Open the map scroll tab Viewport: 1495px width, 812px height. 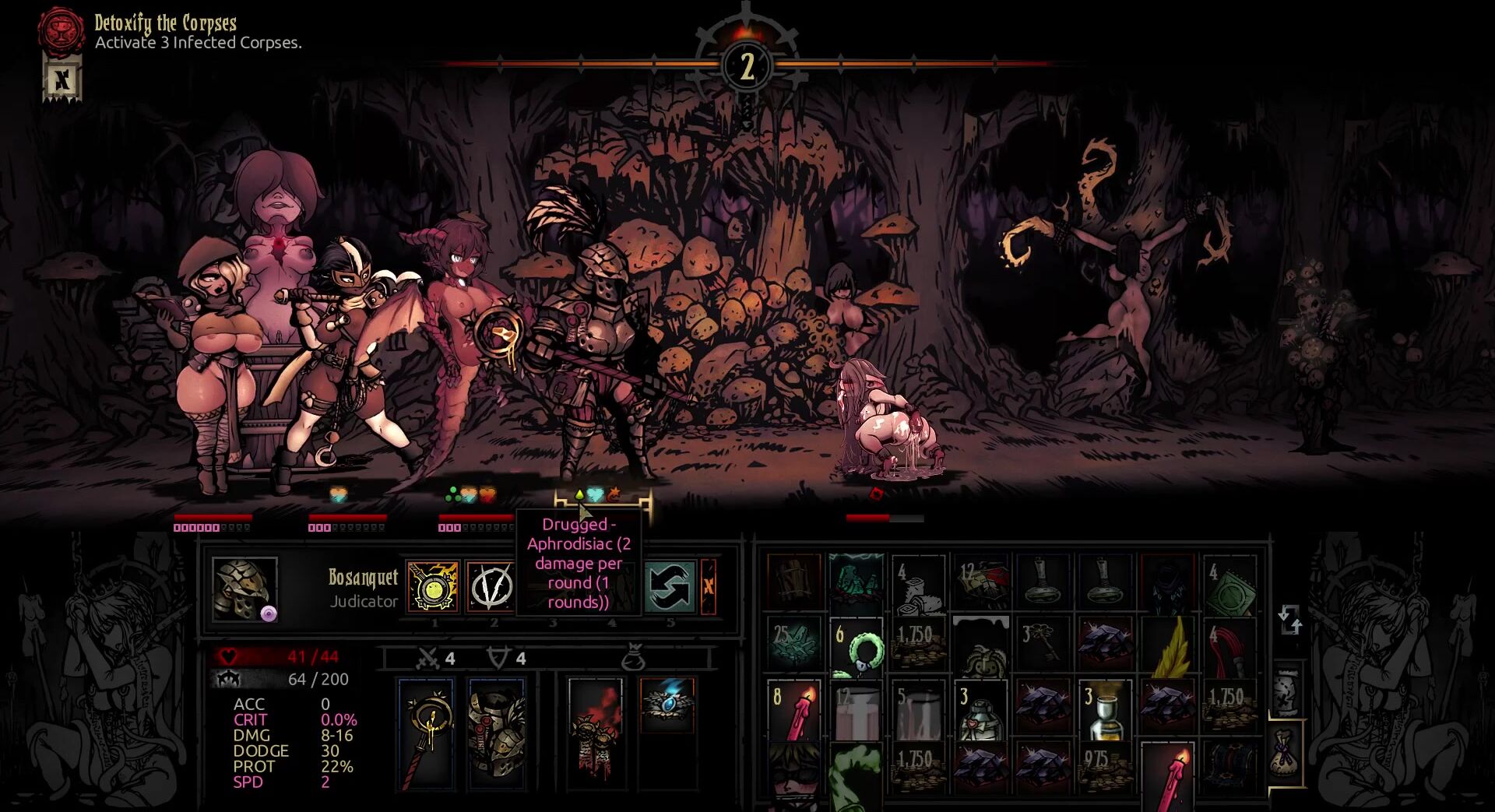(1286, 690)
